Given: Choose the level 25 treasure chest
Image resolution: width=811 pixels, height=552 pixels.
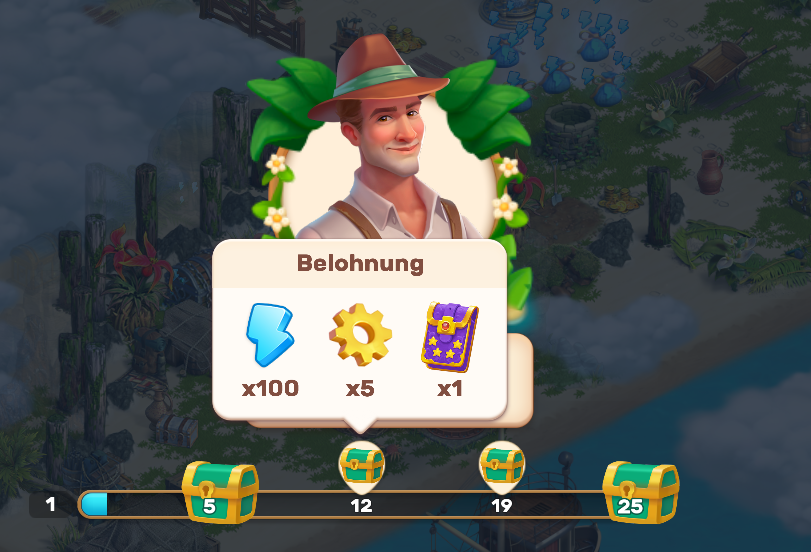Looking at the screenshot, I should [x=640, y=491].
